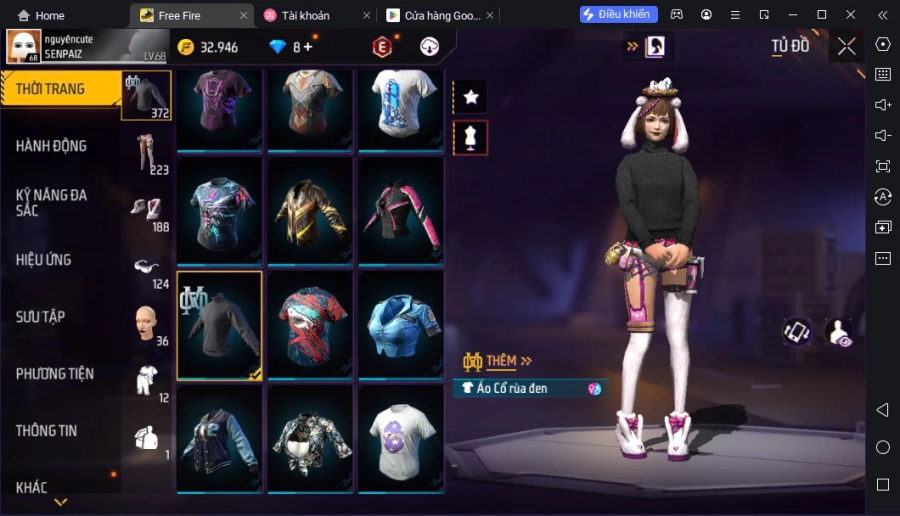
Task: Select the blue cropped button-up top
Action: 401,325
